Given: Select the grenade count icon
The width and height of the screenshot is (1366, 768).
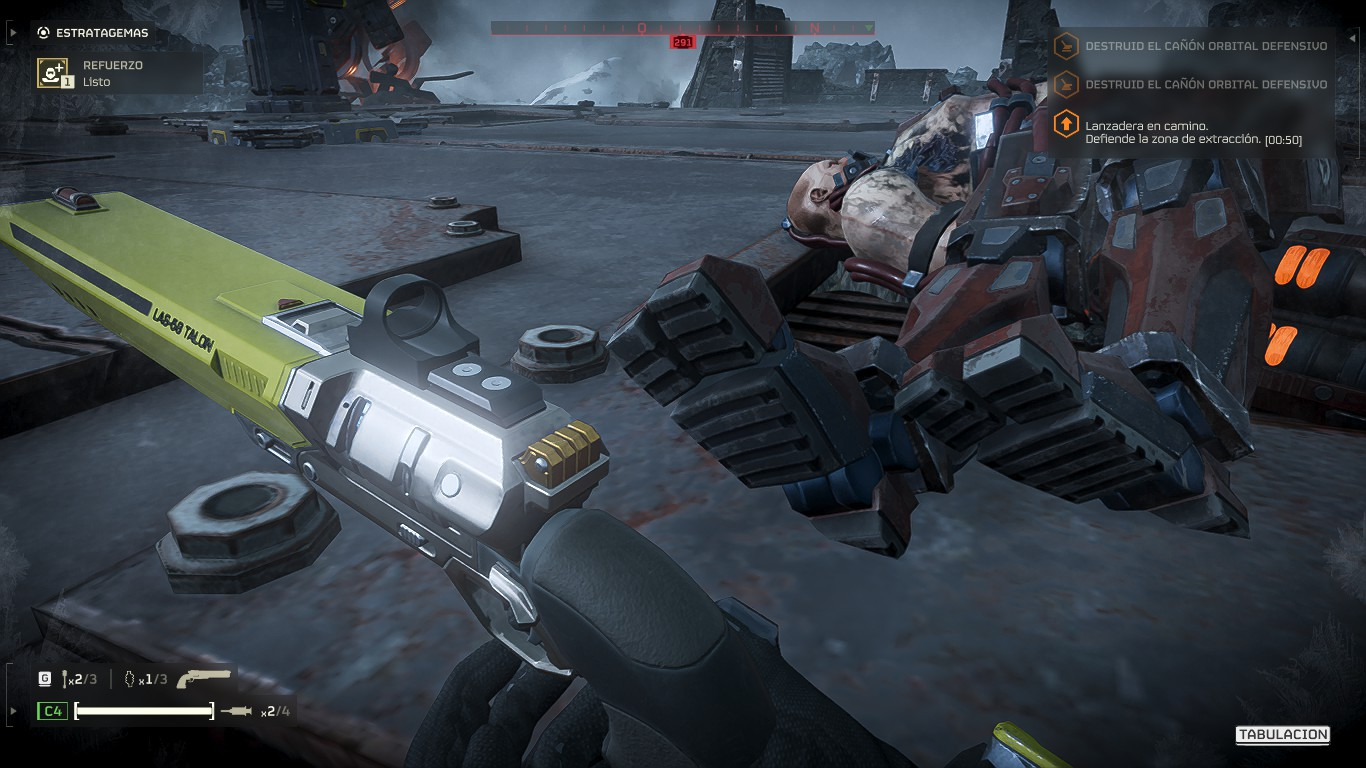Looking at the screenshot, I should pos(128,679).
